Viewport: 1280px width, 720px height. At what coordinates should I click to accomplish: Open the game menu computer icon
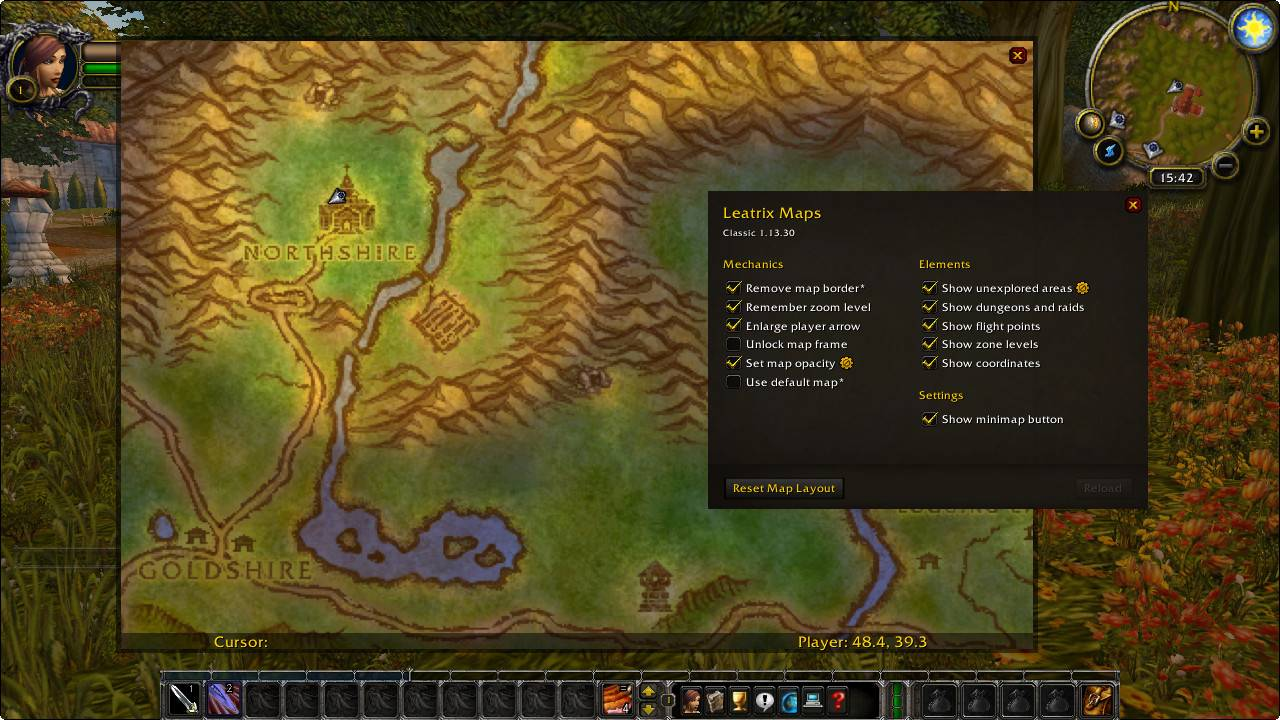point(814,701)
